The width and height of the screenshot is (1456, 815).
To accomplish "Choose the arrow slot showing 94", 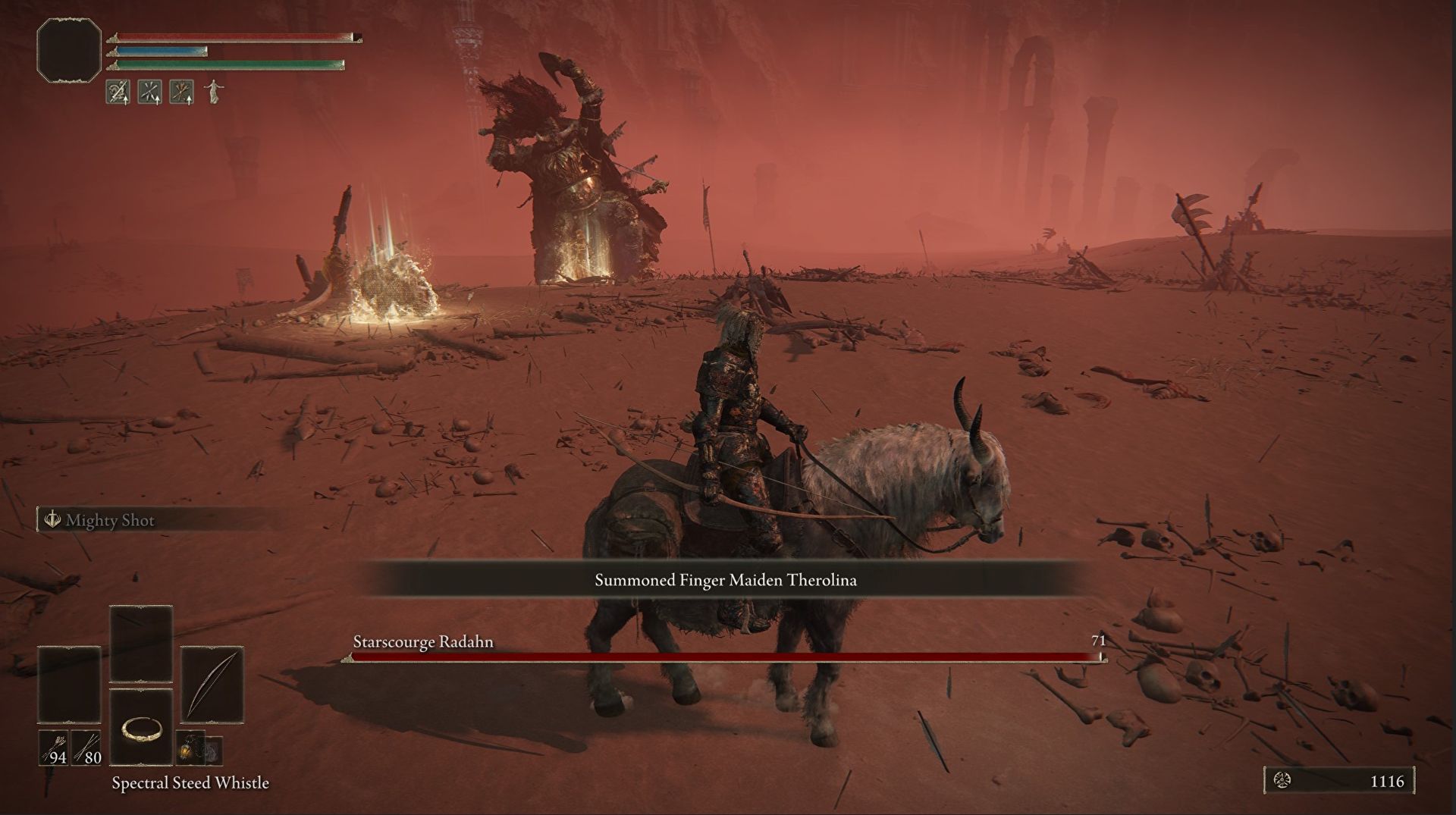I will pos(54,748).
